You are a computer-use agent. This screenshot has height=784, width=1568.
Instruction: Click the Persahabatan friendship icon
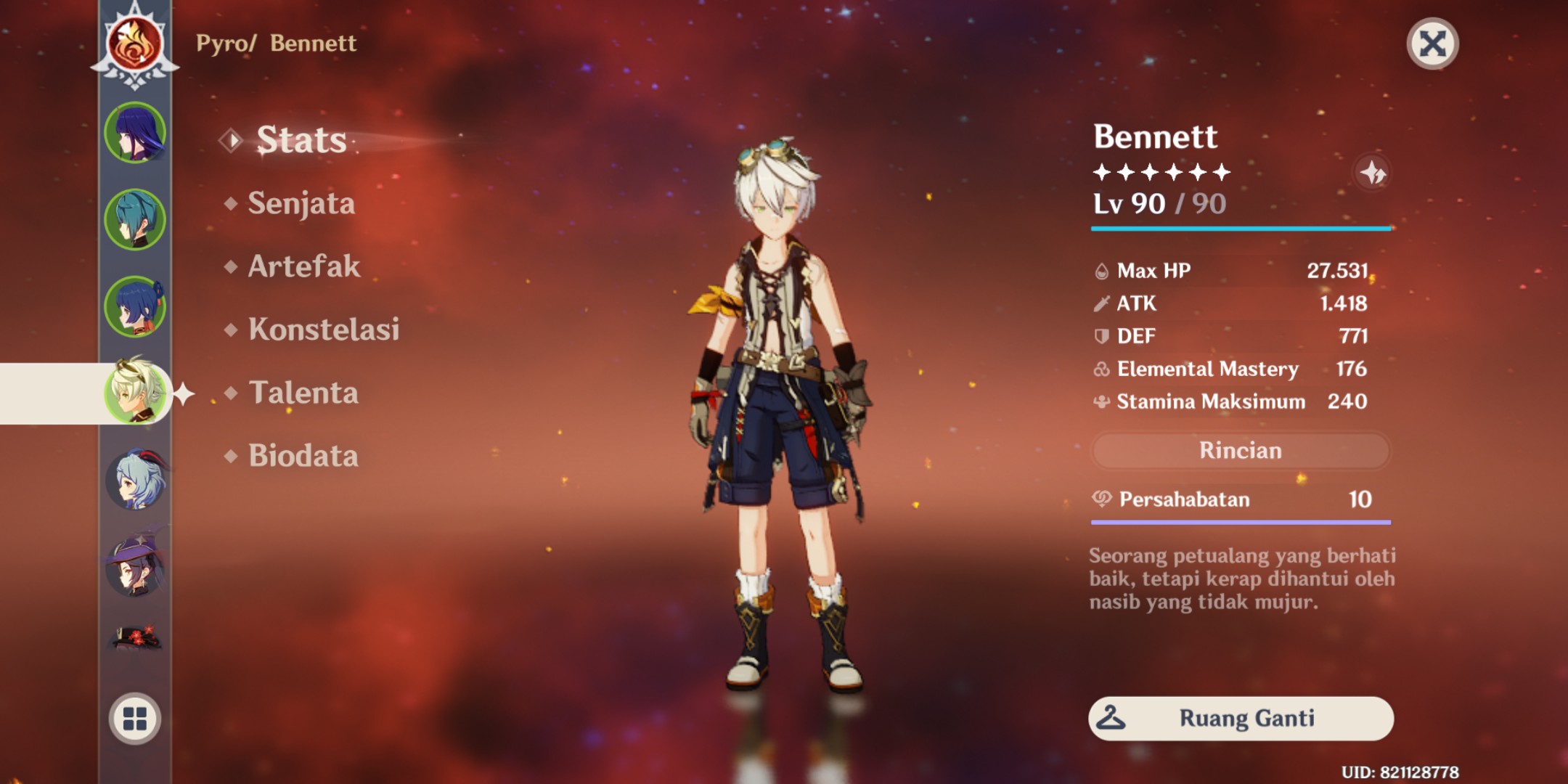click(x=1101, y=499)
